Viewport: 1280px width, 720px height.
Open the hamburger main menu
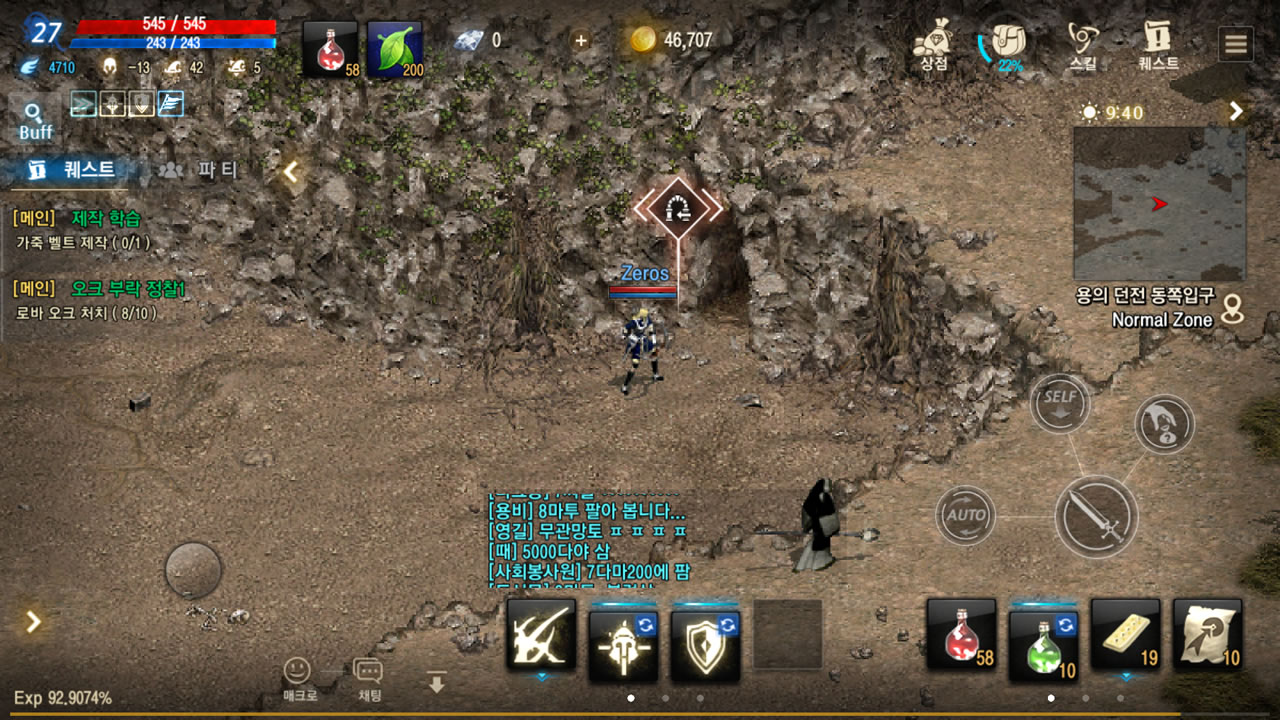point(1236,44)
